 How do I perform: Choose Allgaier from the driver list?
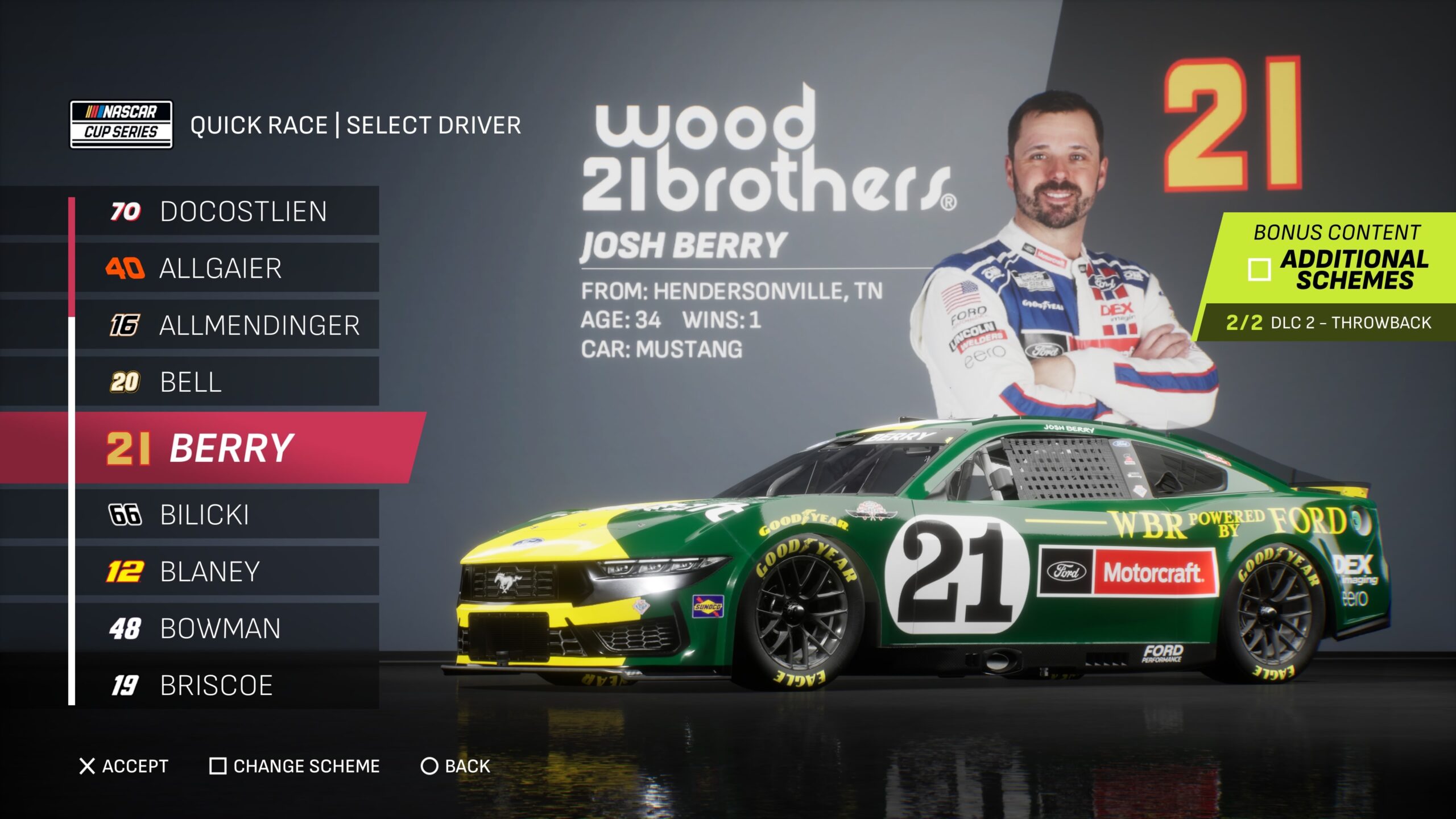[x=227, y=268]
